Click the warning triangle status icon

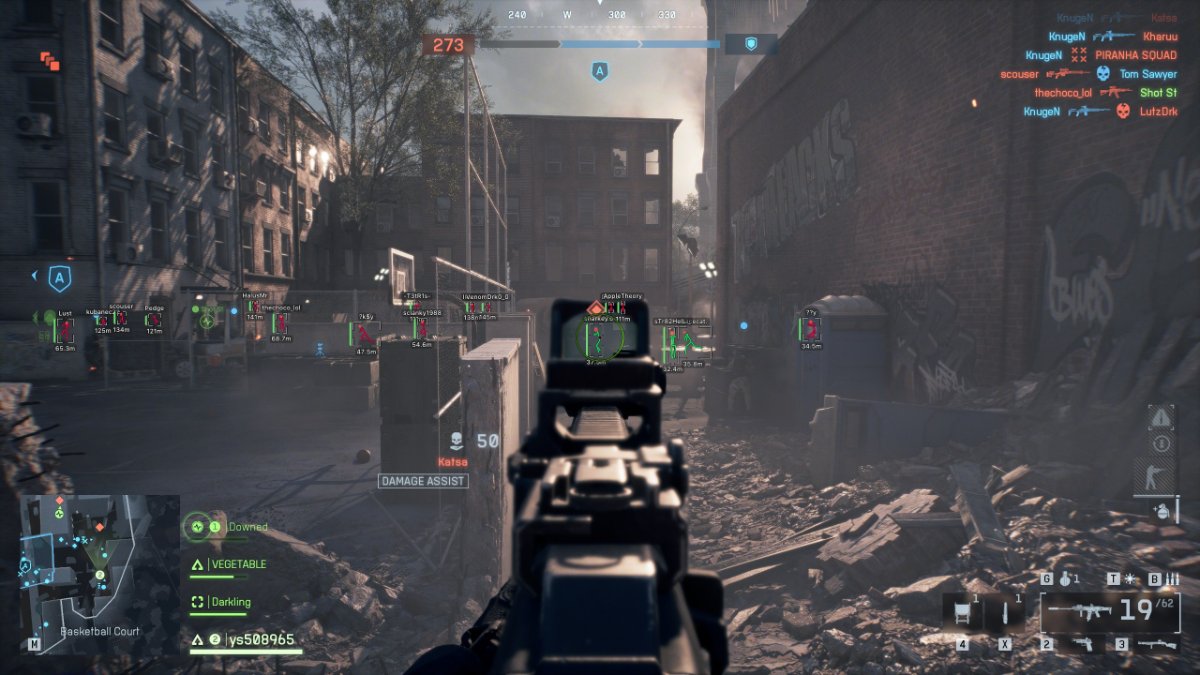pyautogui.click(x=1161, y=417)
